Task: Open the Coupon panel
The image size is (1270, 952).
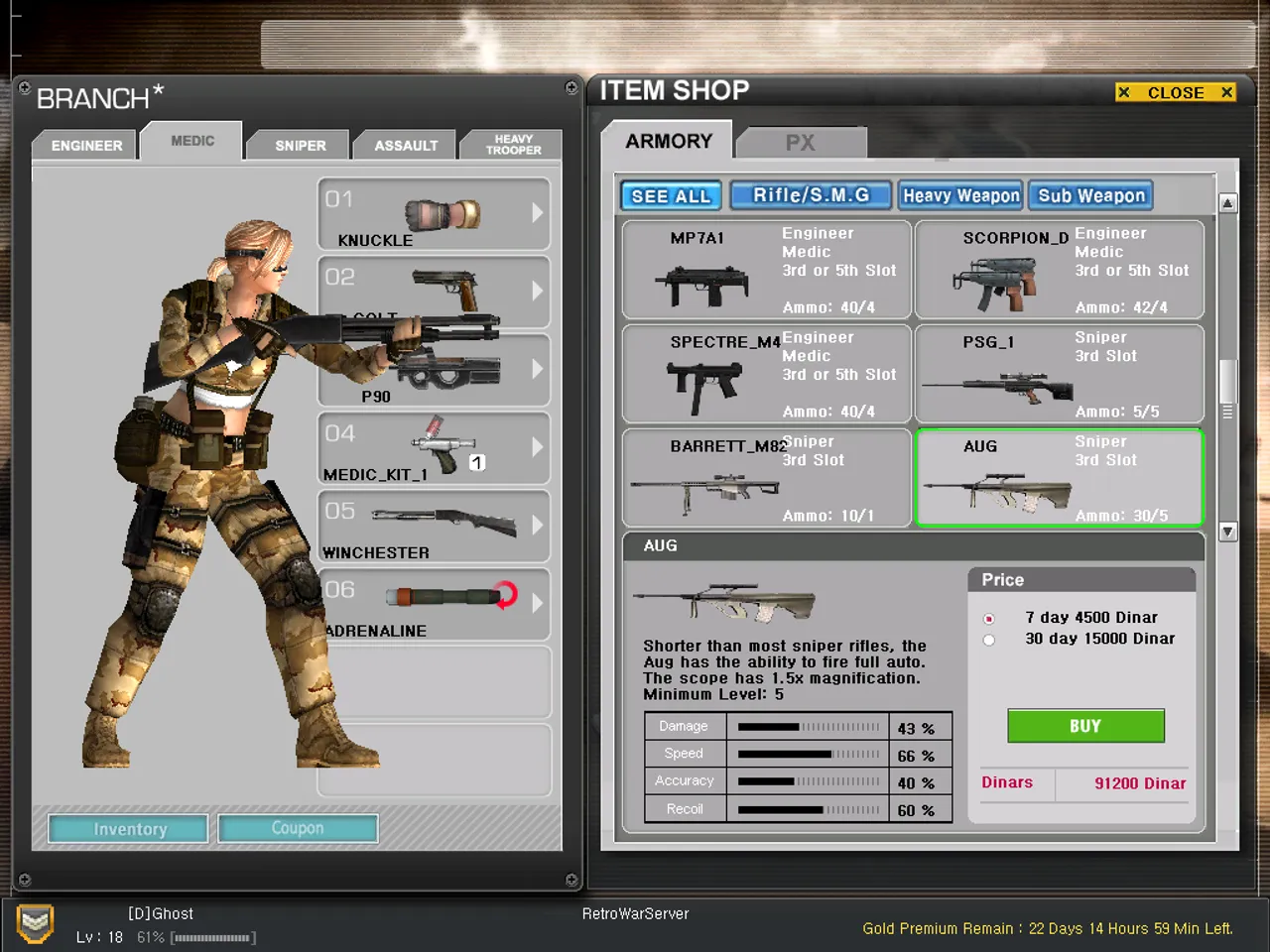Action: pos(298,828)
